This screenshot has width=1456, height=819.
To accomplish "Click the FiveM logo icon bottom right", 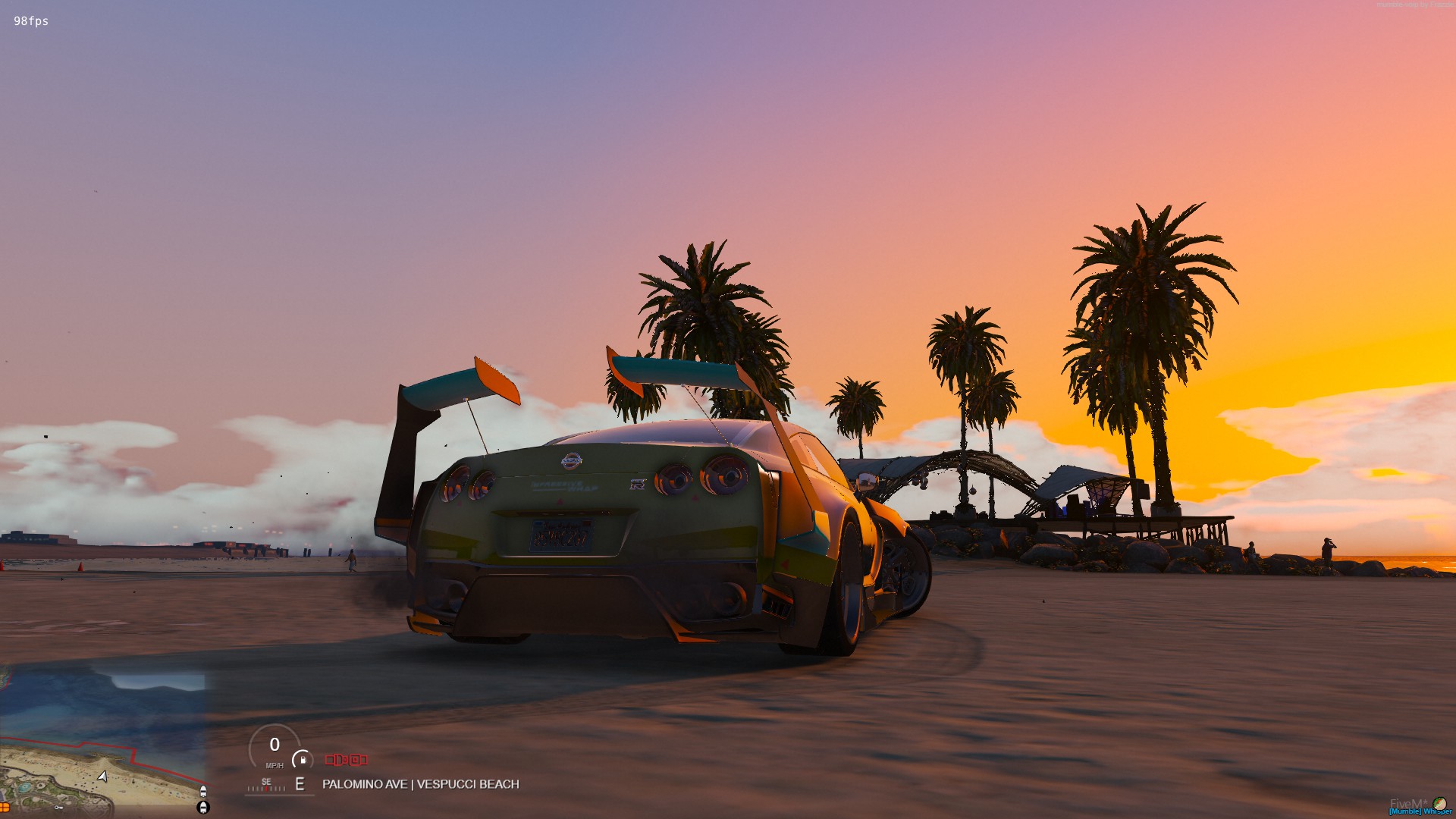I will (x=1439, y=805).
